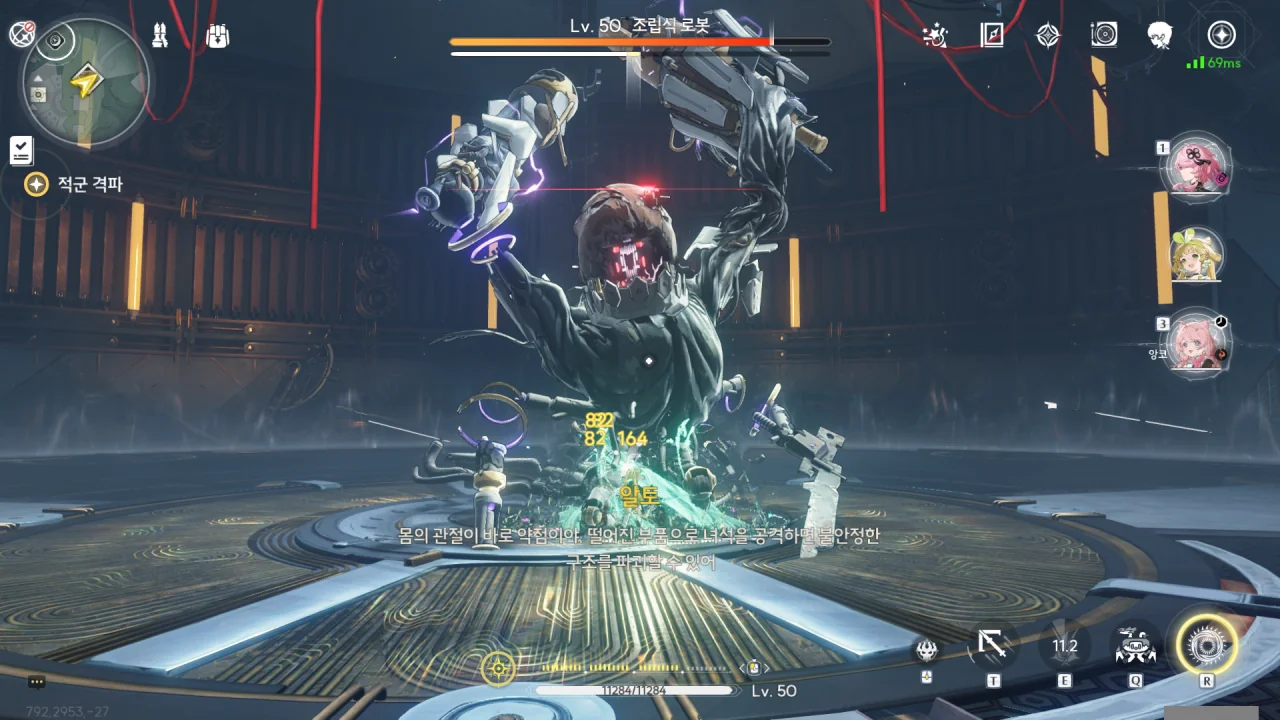Activate the skull-flame ability icon
The height and width of the screenshot is (720, 1280).
pos(927,650)
